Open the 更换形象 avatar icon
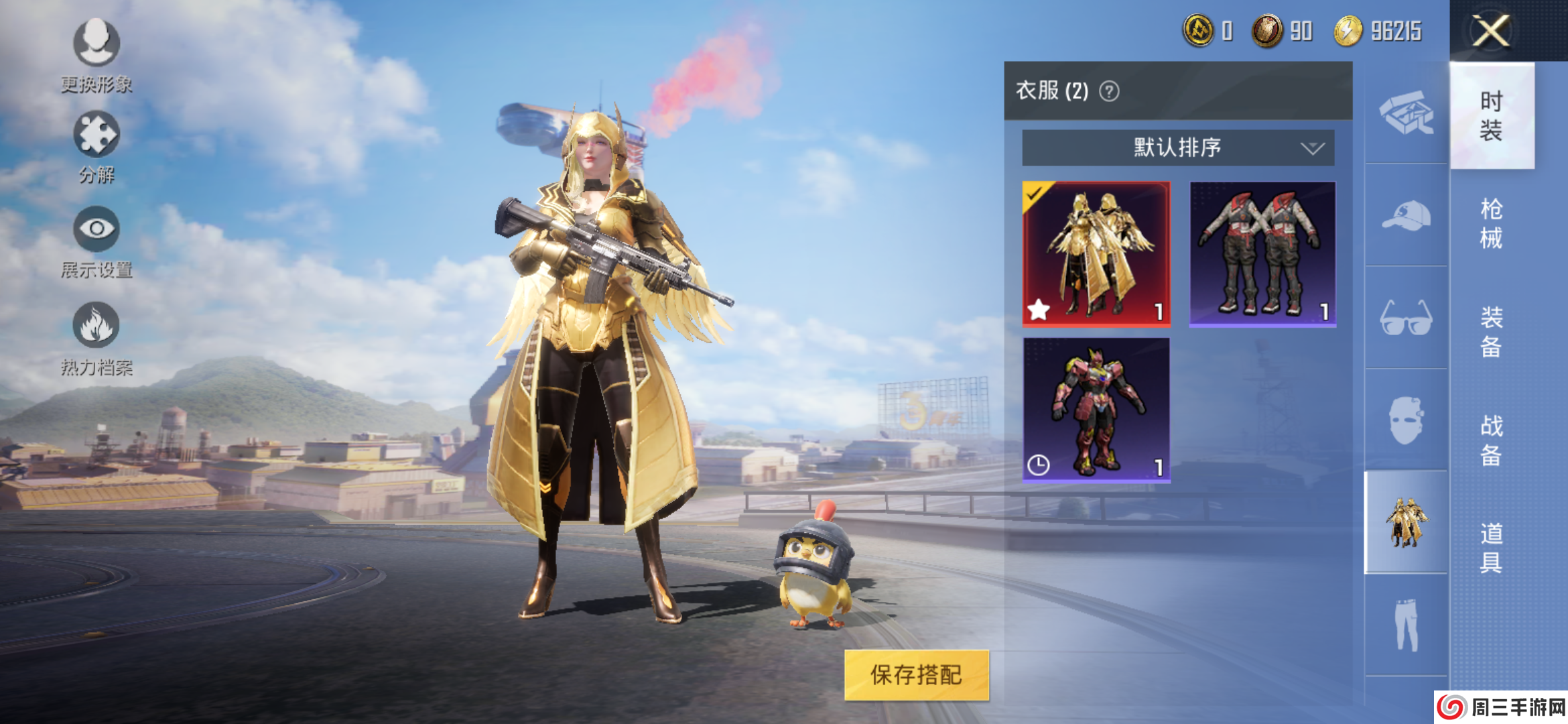Screen dimensions: 1568x724 click(96, 42)
